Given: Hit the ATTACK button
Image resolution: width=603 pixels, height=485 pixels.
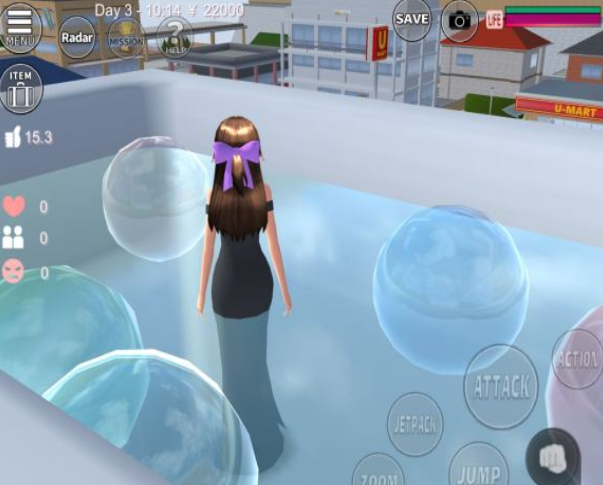Looking at the screenshot, I should [x=501, y=386].
